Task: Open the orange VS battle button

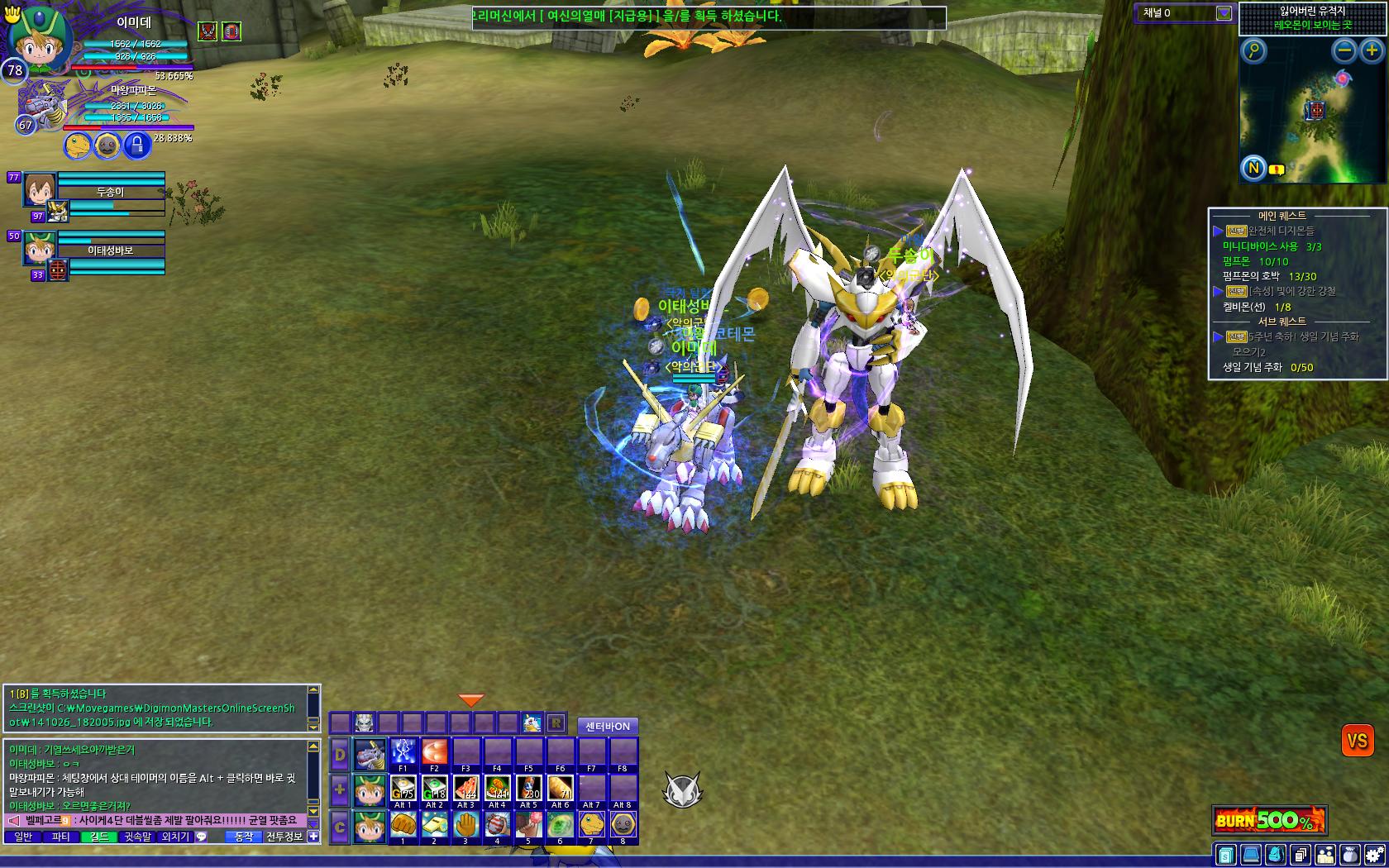Action: pos(1357,741)
